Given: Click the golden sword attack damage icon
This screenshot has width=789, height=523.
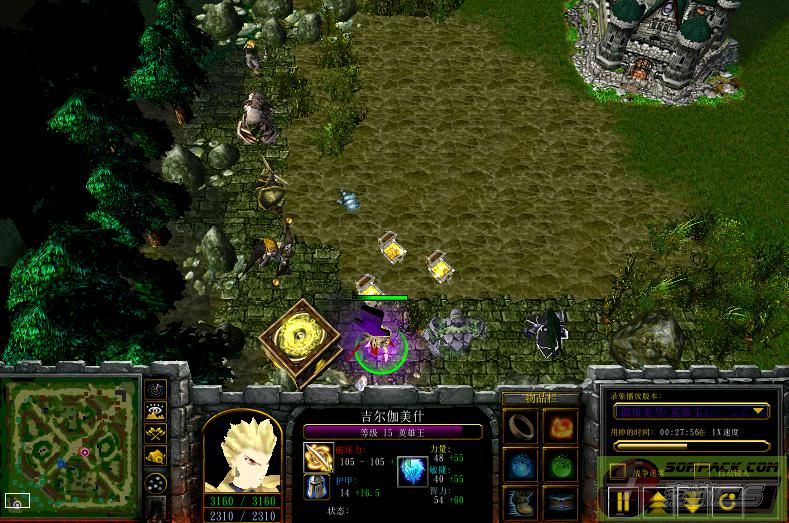Looking at the screenshot, I should coord(317,458).
